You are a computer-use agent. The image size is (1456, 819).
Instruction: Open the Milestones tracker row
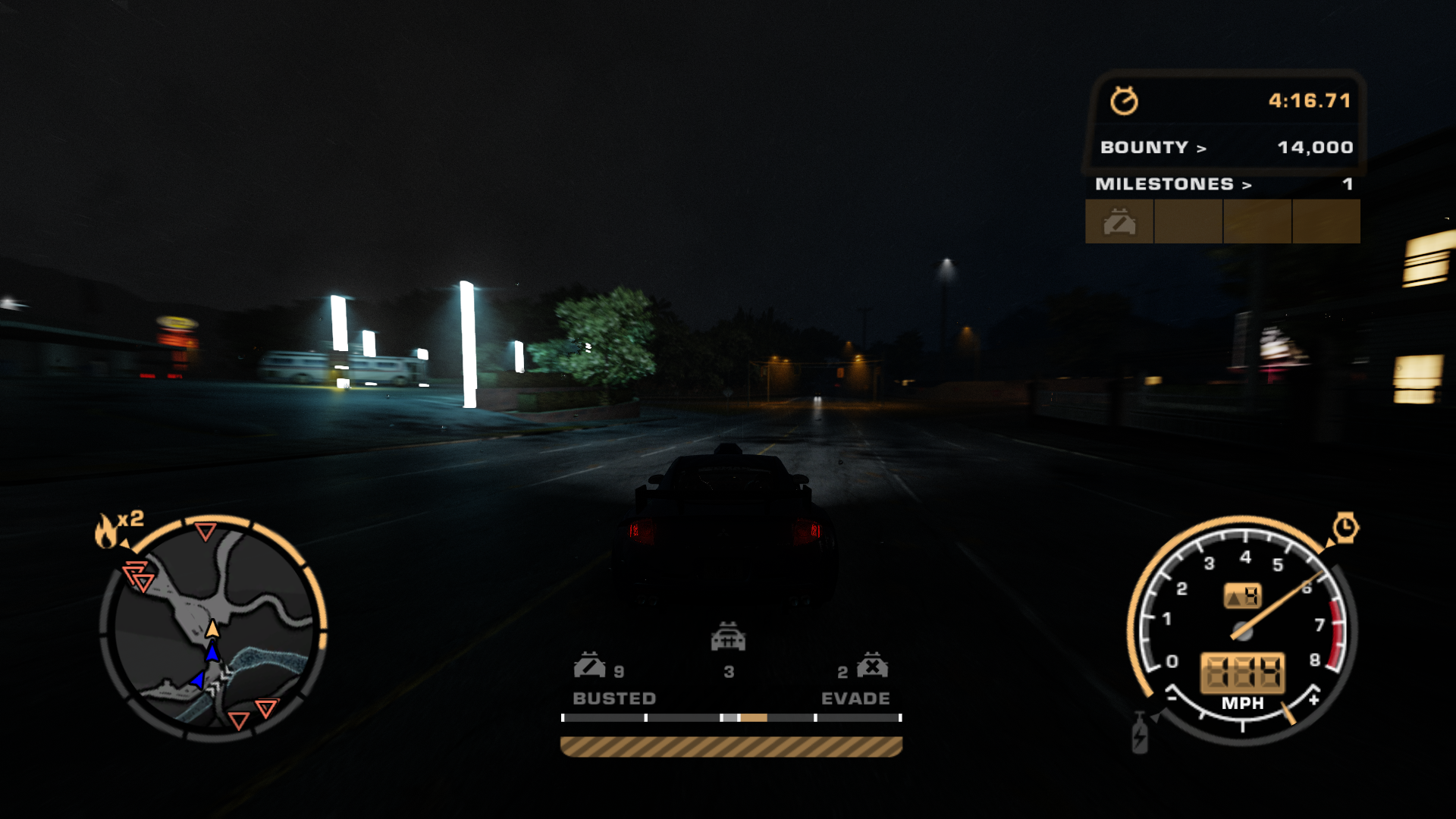click(x=1222, y=184)
